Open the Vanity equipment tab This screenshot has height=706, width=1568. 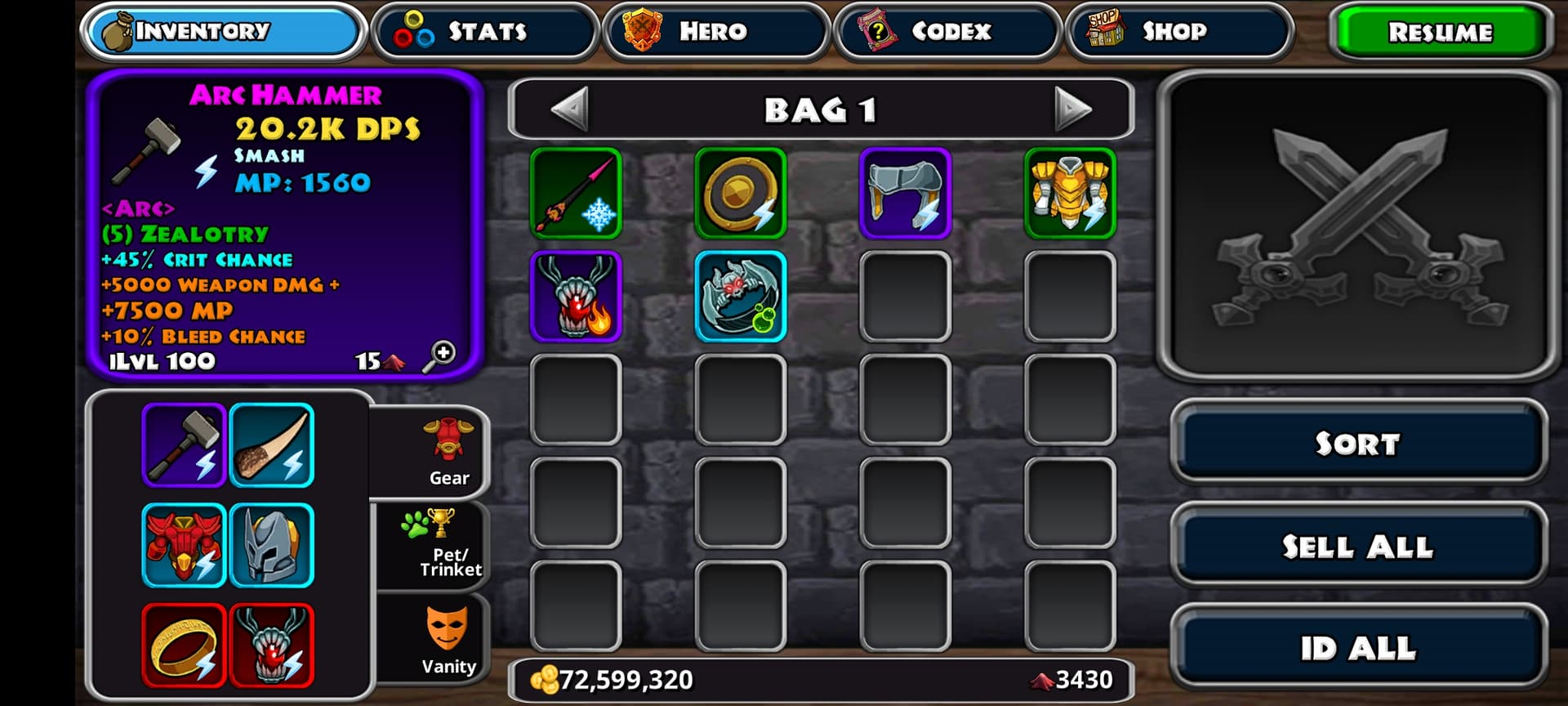coord(448,641)
